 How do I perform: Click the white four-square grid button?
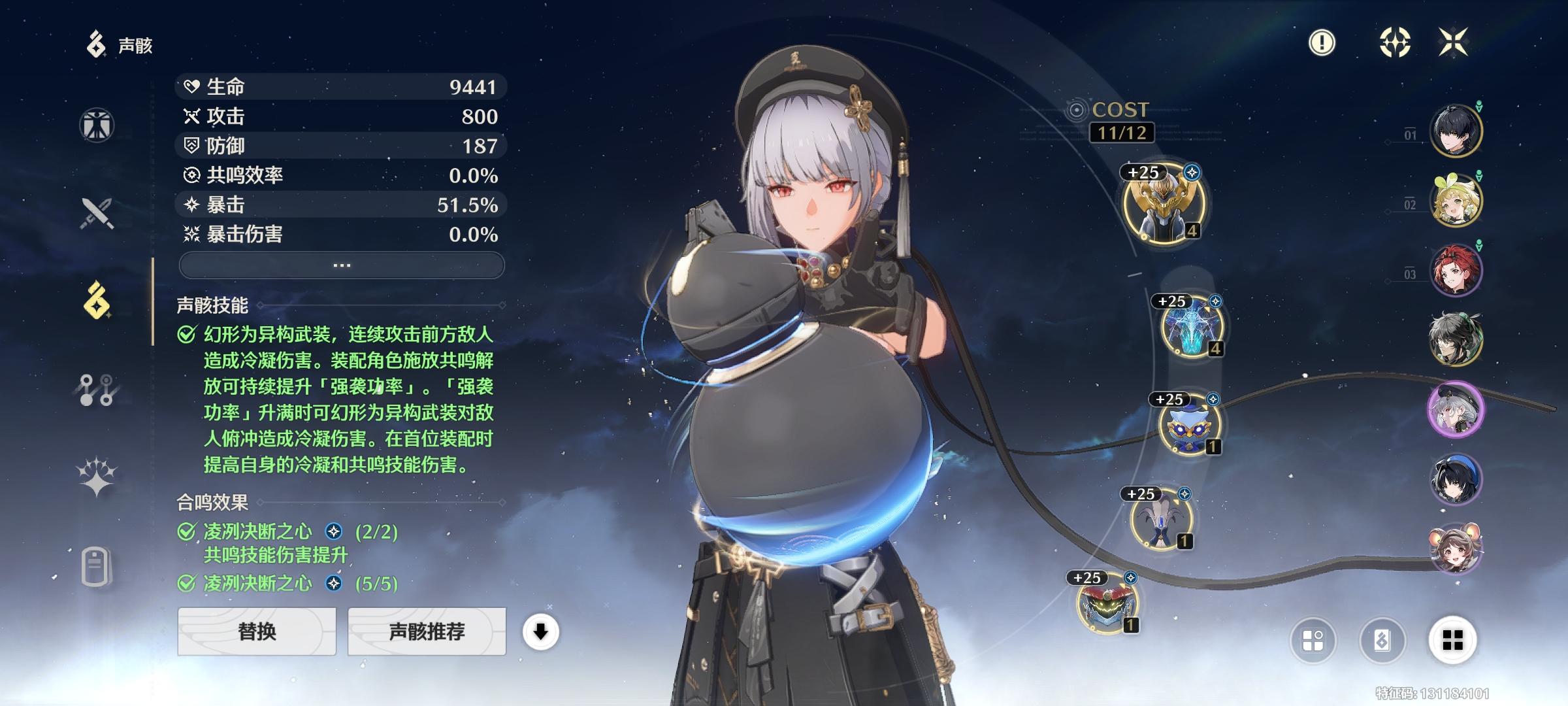tap(1452, 640)
